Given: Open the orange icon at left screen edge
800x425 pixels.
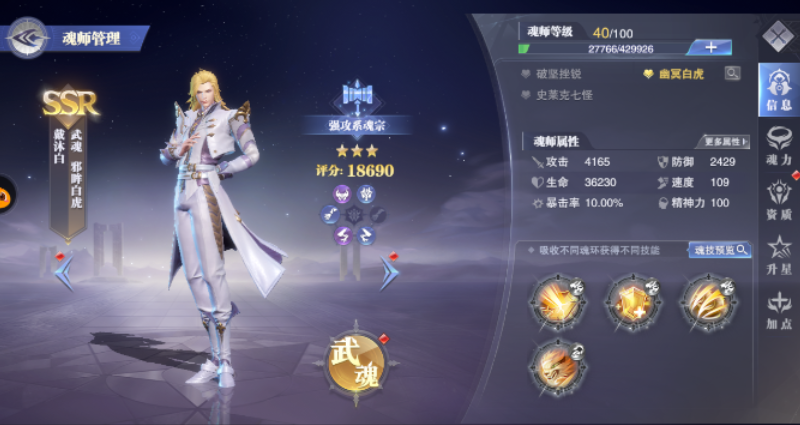Looking at the screenshot, I should (x=5, y=189).
